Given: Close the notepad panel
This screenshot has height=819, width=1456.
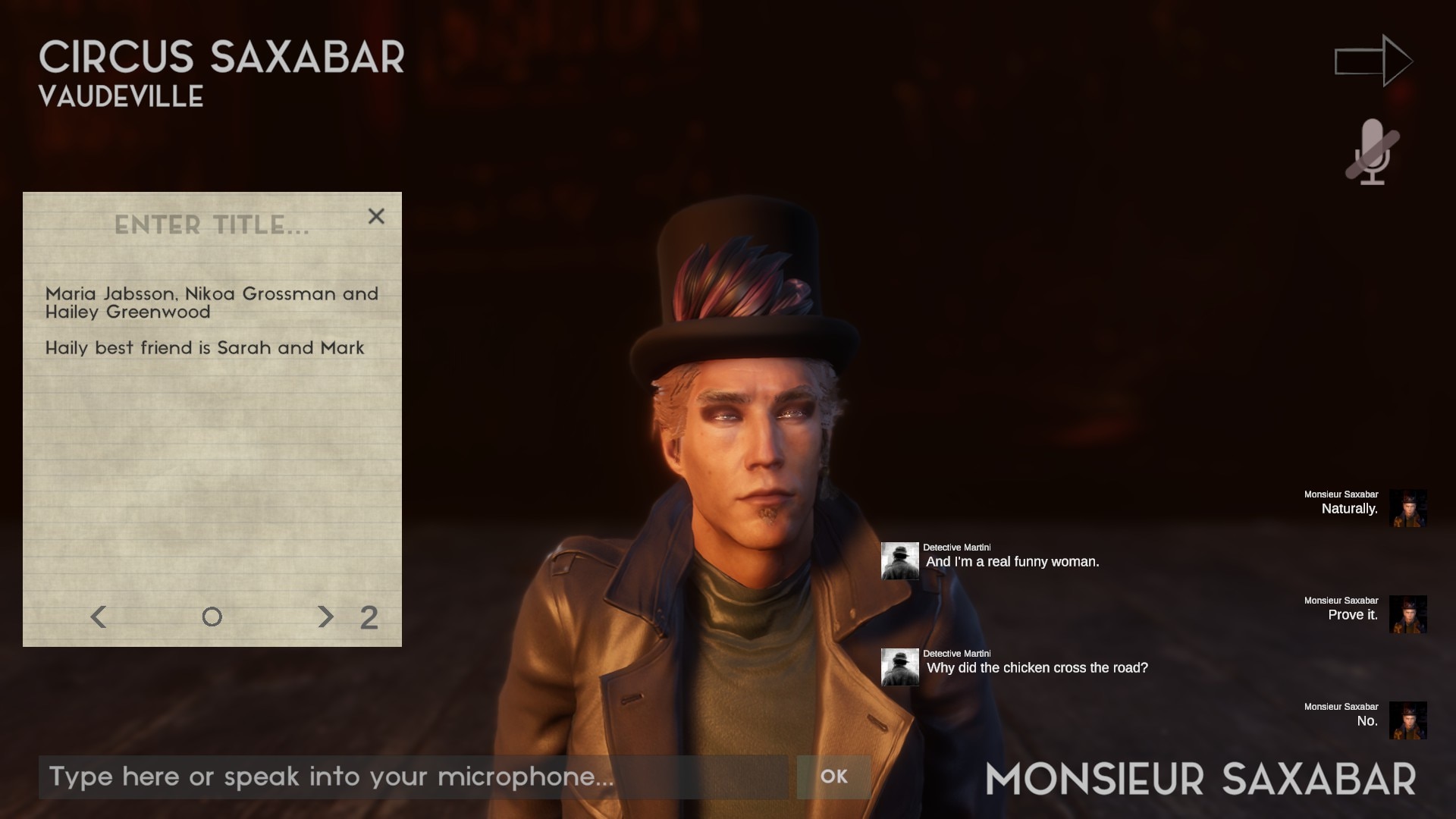Looking at the screenshot, I should pos(376,217).
